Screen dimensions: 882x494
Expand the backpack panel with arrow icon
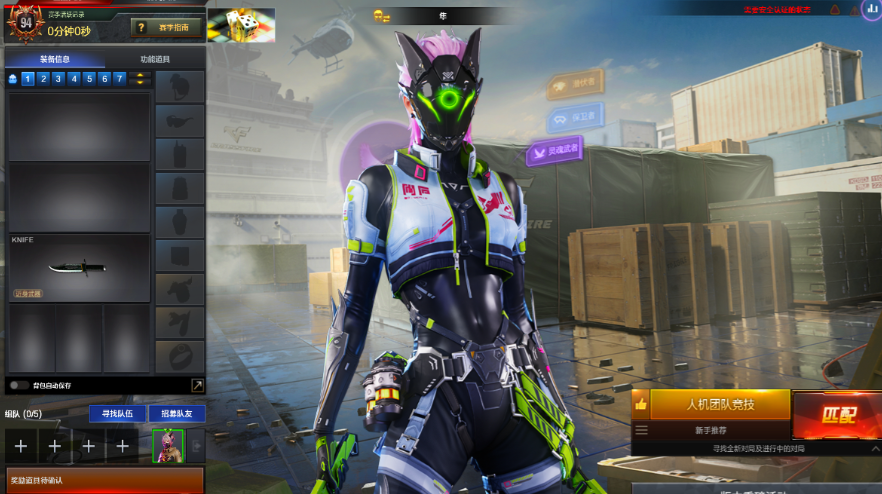tap(197, 385)
